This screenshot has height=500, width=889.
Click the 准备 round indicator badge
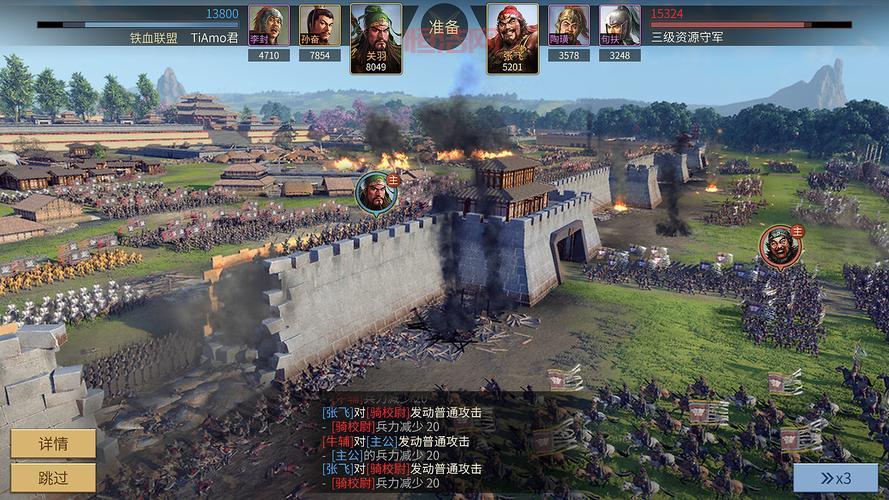tap(444, 27)
